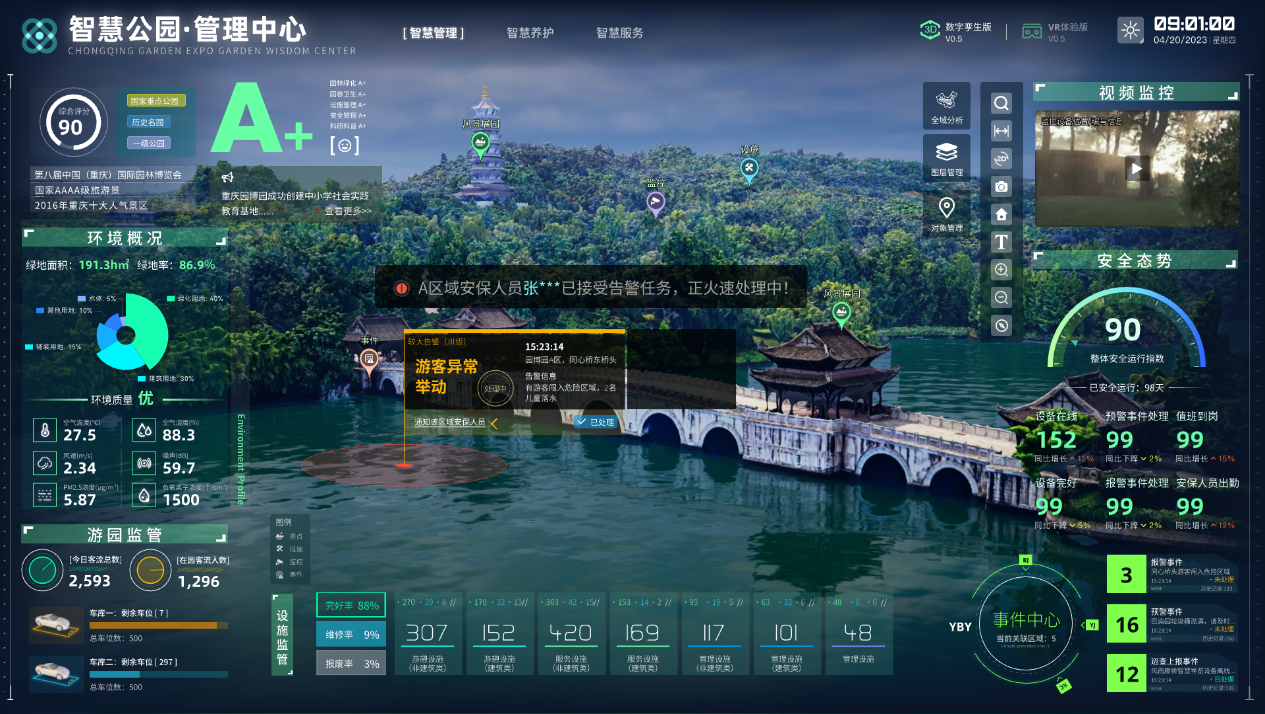This screenshot has width=1265, height=714.
Task: Take a screenshot with the camera tool
Action: 1001,187
